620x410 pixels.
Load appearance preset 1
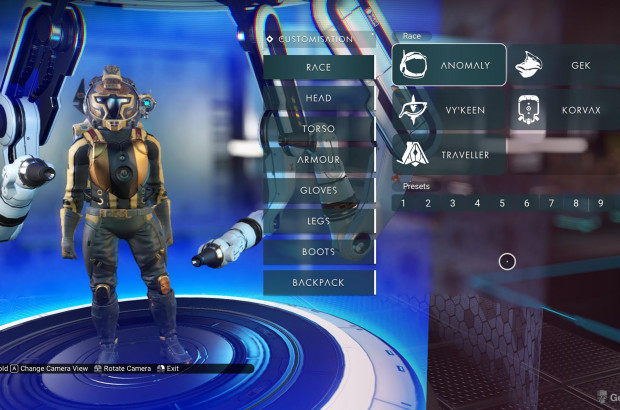coord(403,203)
